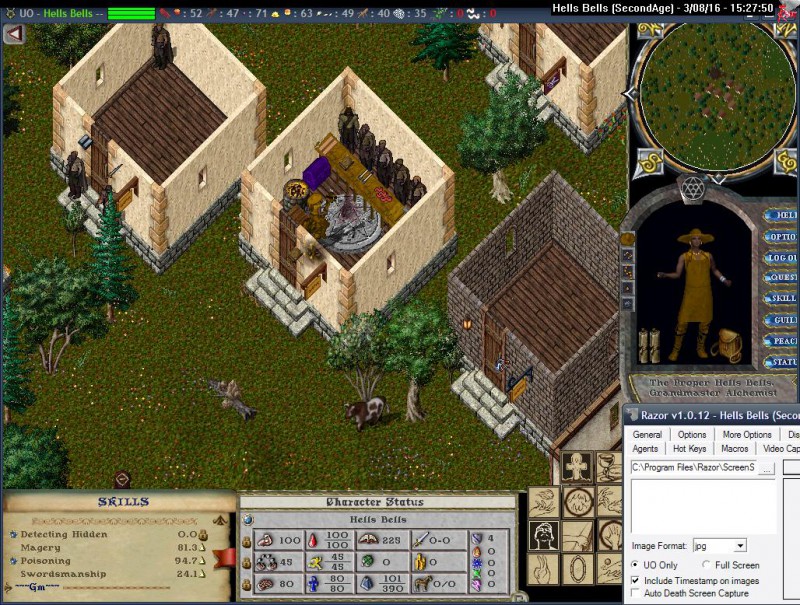Click the Log Out button
Screen dimensions: 800x605
(781, 258)
